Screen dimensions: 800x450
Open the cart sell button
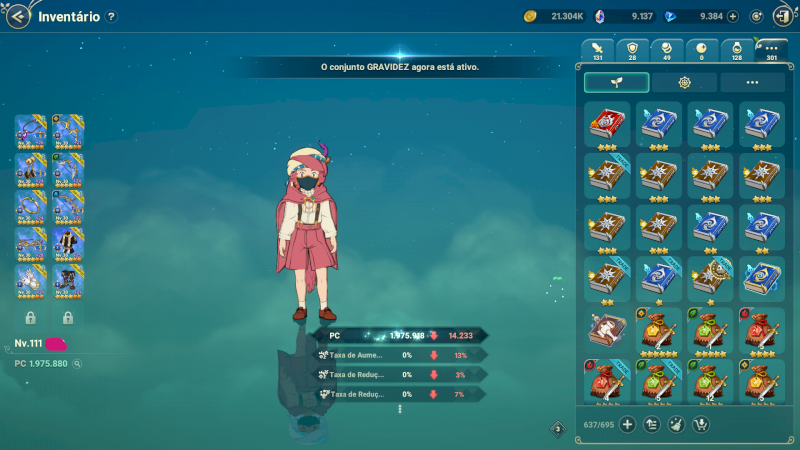click(700, 425)
